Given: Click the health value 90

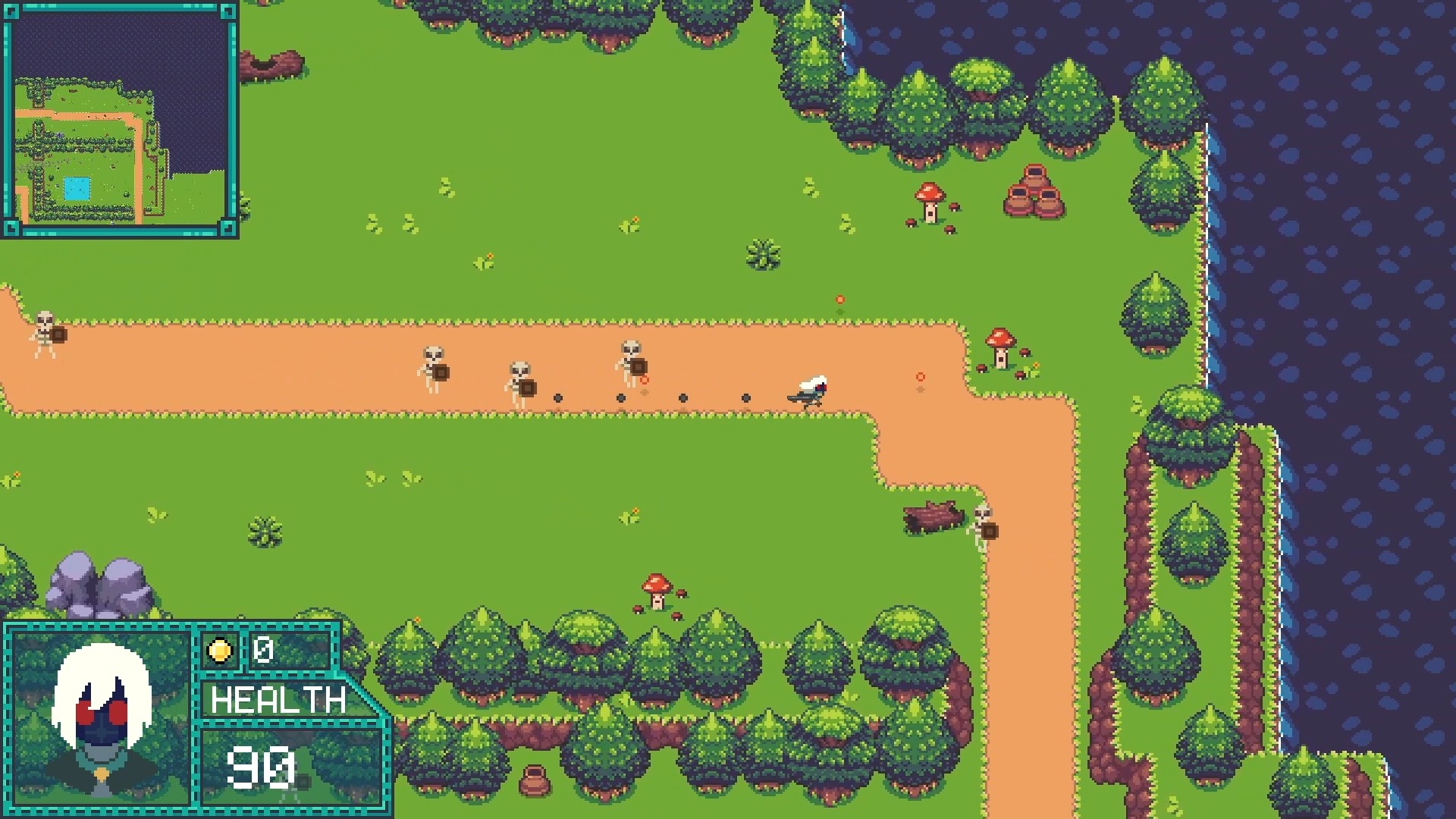Looking at the screenshot, I should tap(262, 766).
